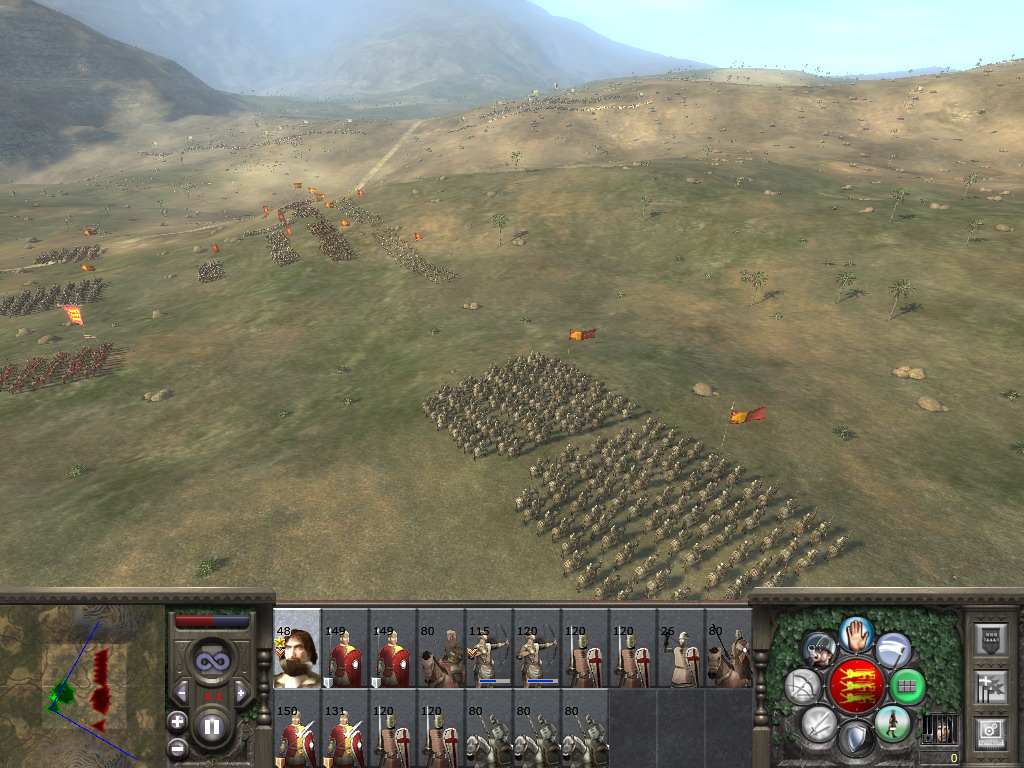Toggle the crossed swords melee button
Screen dimensions: 1024x768
(x=819, y=723)
